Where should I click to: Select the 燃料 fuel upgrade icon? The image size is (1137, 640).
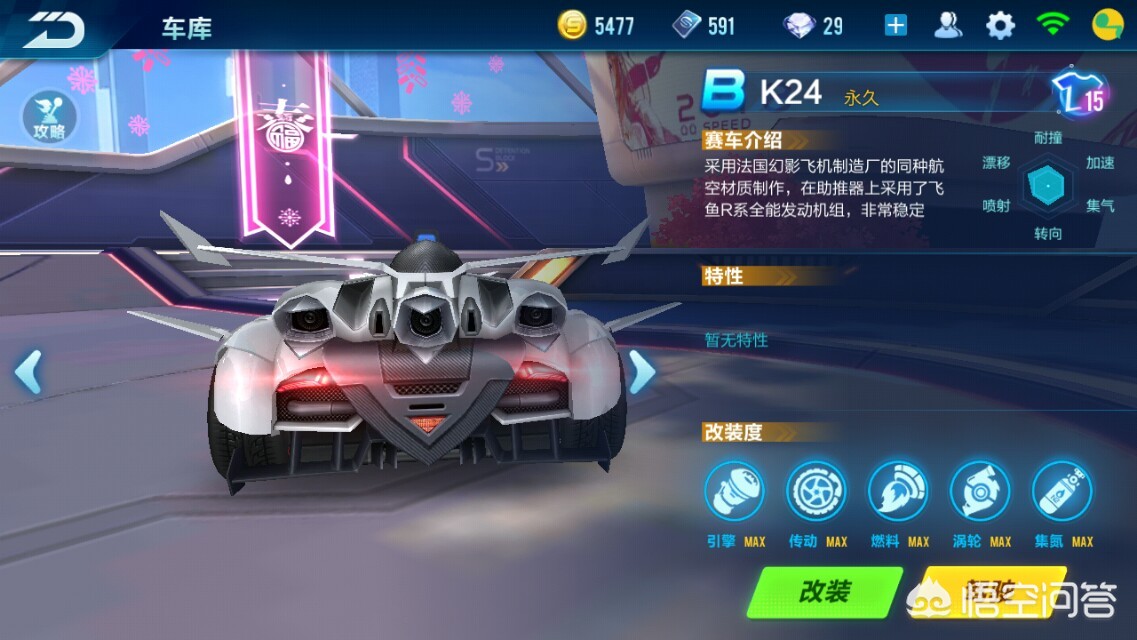tap(898, 492)
